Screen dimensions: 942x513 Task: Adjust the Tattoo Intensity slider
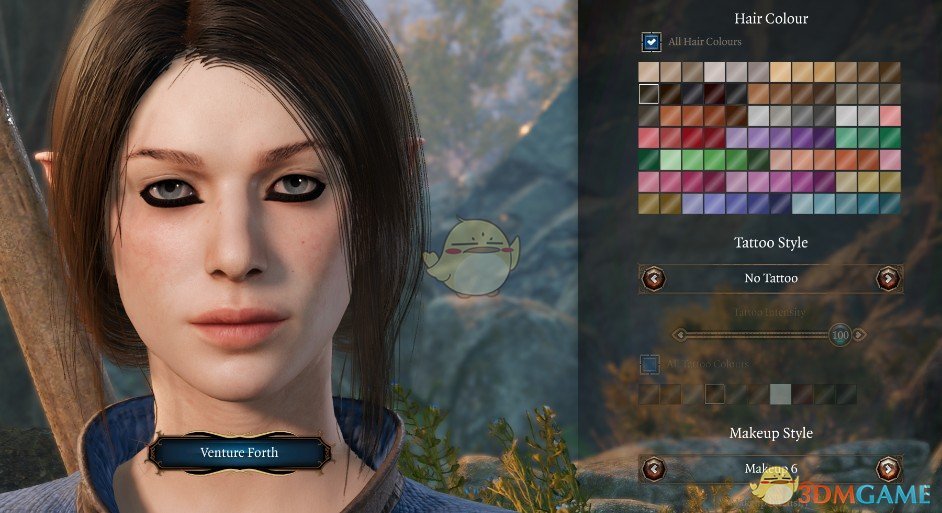click(x=838, y=335)
